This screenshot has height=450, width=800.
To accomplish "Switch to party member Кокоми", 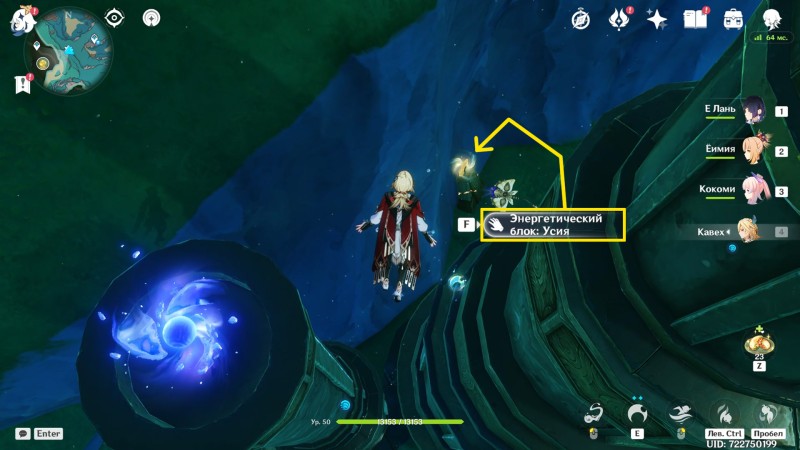I will point(752,190).
